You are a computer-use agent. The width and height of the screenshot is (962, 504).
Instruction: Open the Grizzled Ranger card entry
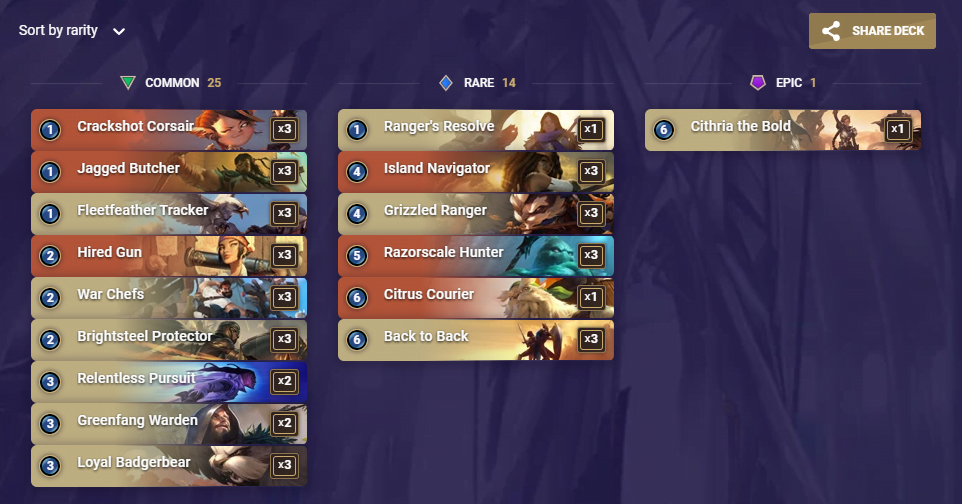[476, 213]
